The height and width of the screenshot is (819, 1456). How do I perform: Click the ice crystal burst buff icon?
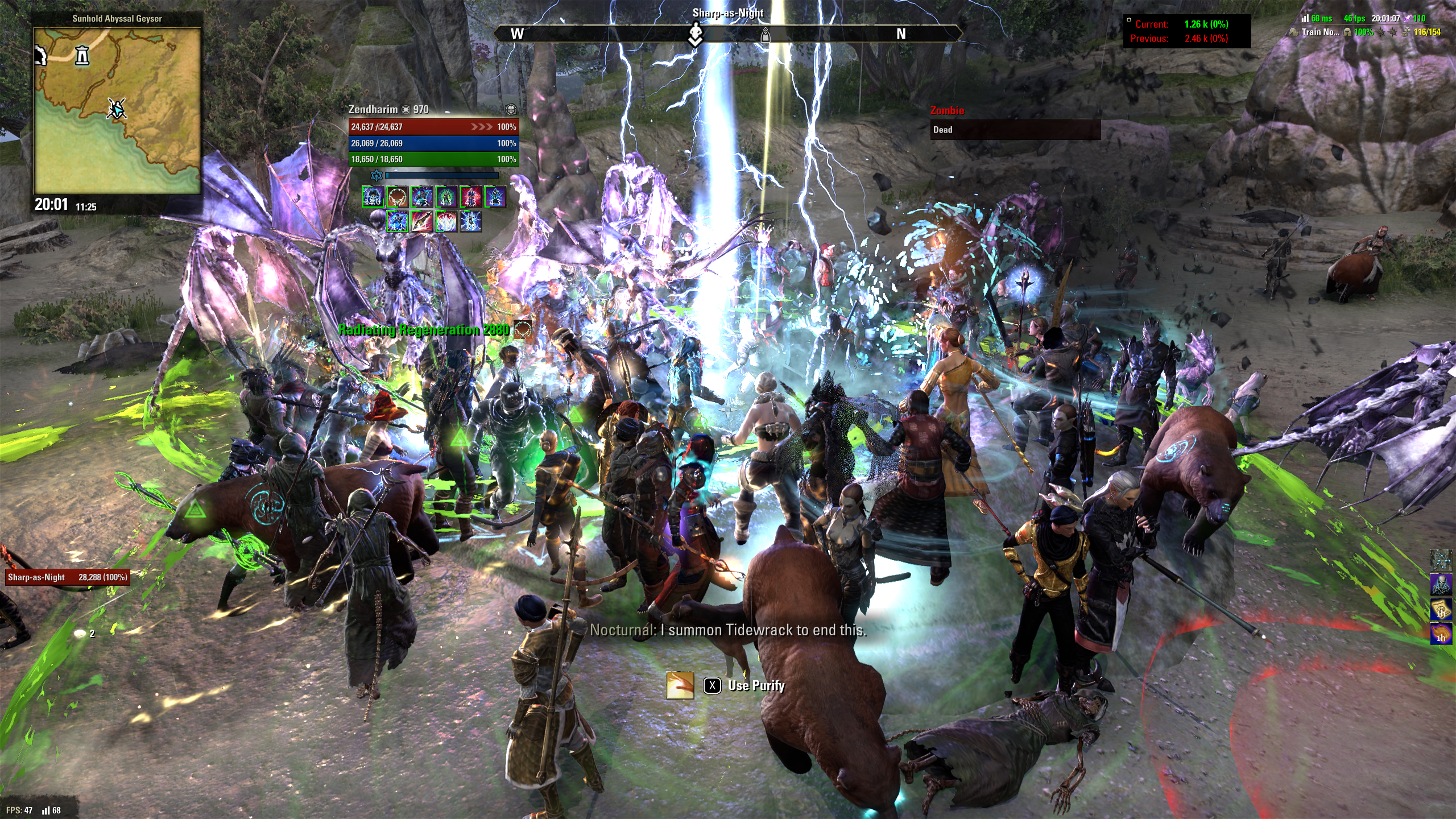point(446,221)
